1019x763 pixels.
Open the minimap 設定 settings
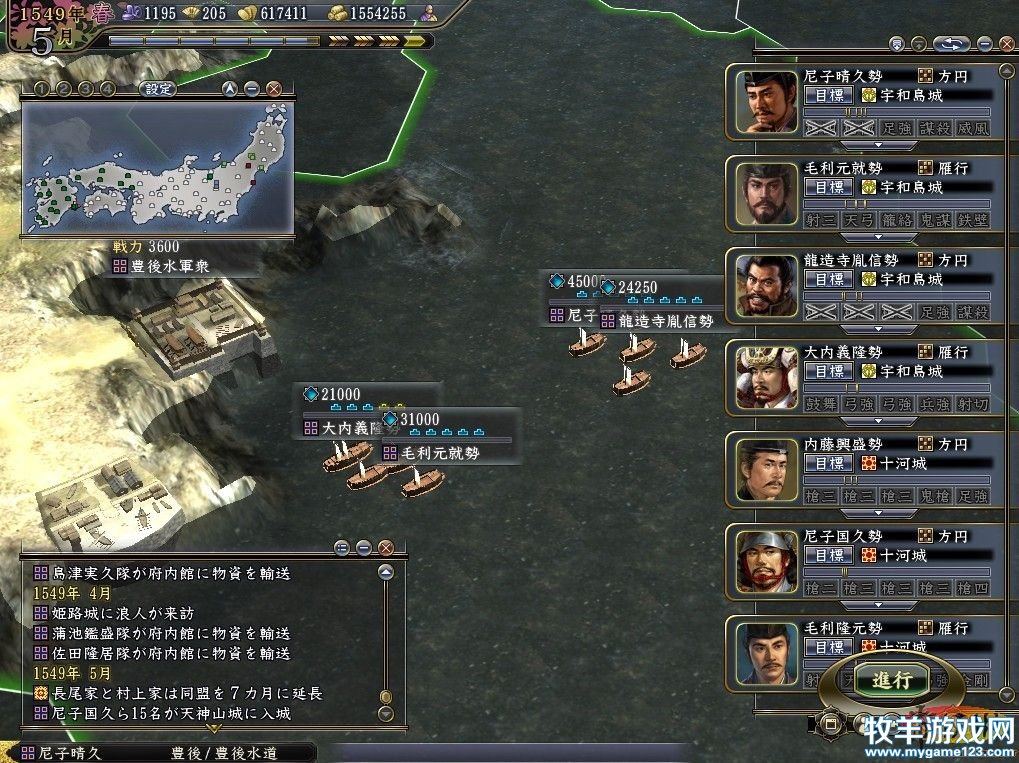158,88
